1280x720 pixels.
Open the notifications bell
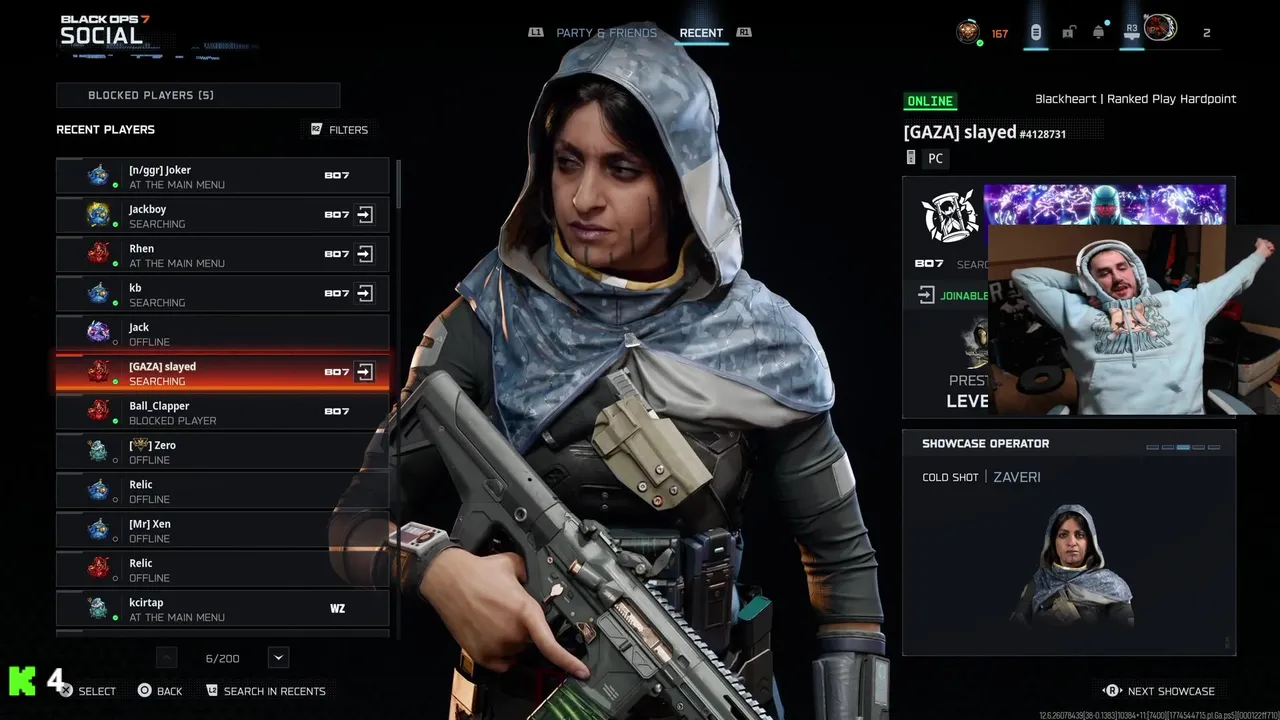tap(1099, 33)
